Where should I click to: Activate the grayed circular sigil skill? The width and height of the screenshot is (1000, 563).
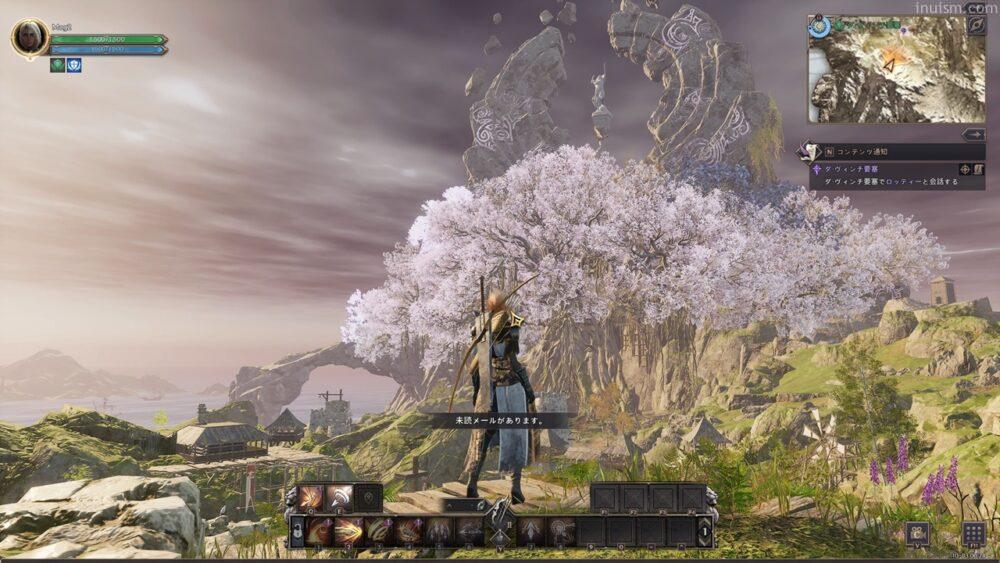[563, 531]
